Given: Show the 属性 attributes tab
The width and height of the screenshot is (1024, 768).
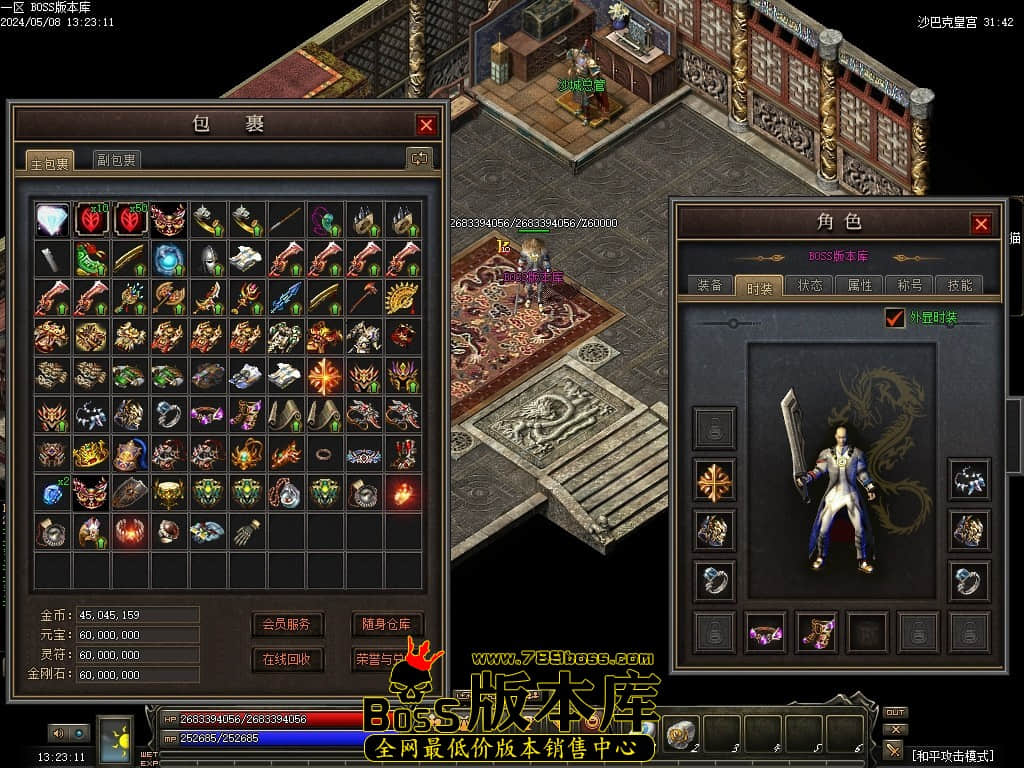Looking at the screenshot, I should (860, 286).
